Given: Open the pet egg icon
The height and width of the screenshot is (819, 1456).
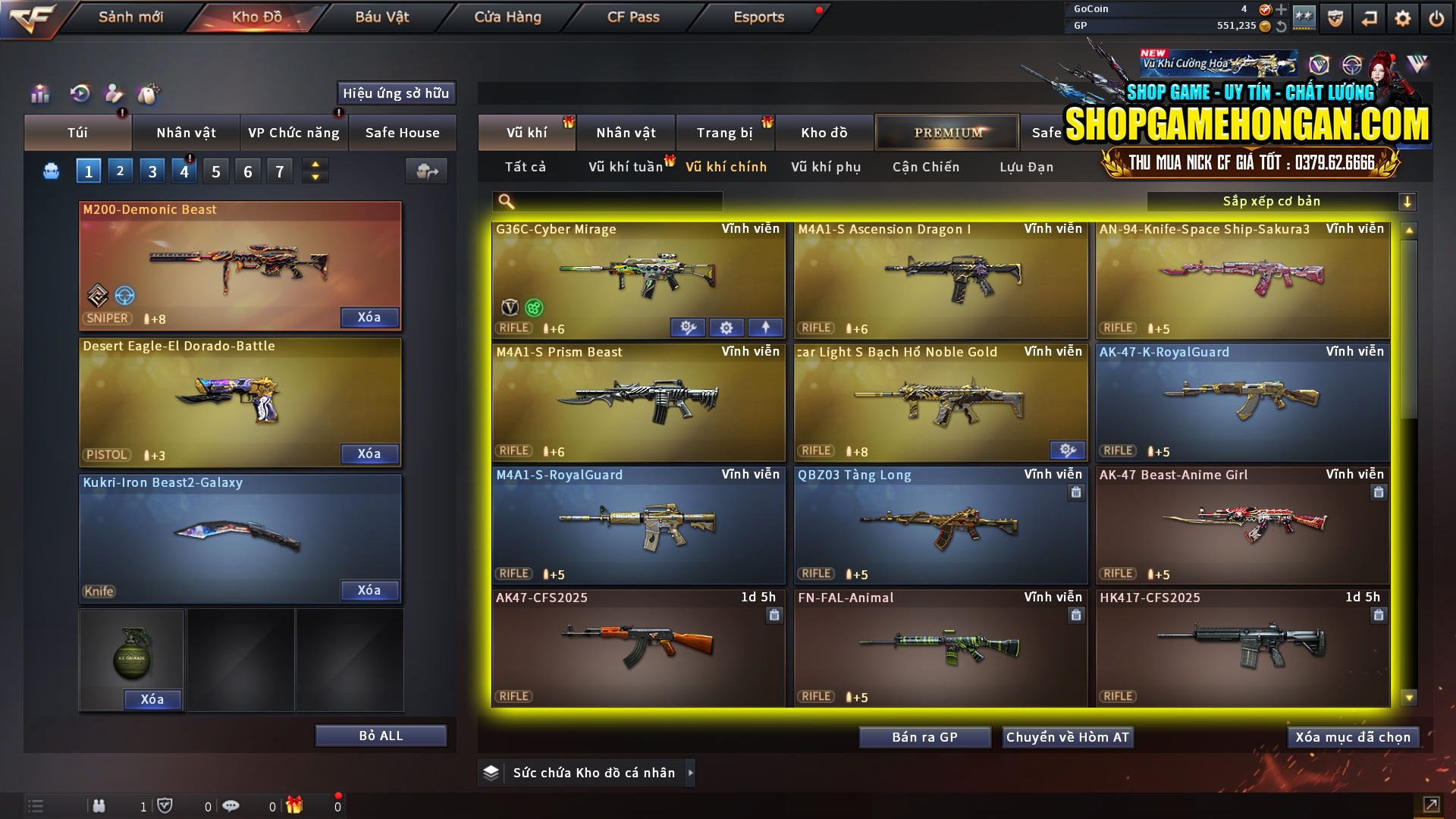Looking at the screenshot, I should point(150,94).
